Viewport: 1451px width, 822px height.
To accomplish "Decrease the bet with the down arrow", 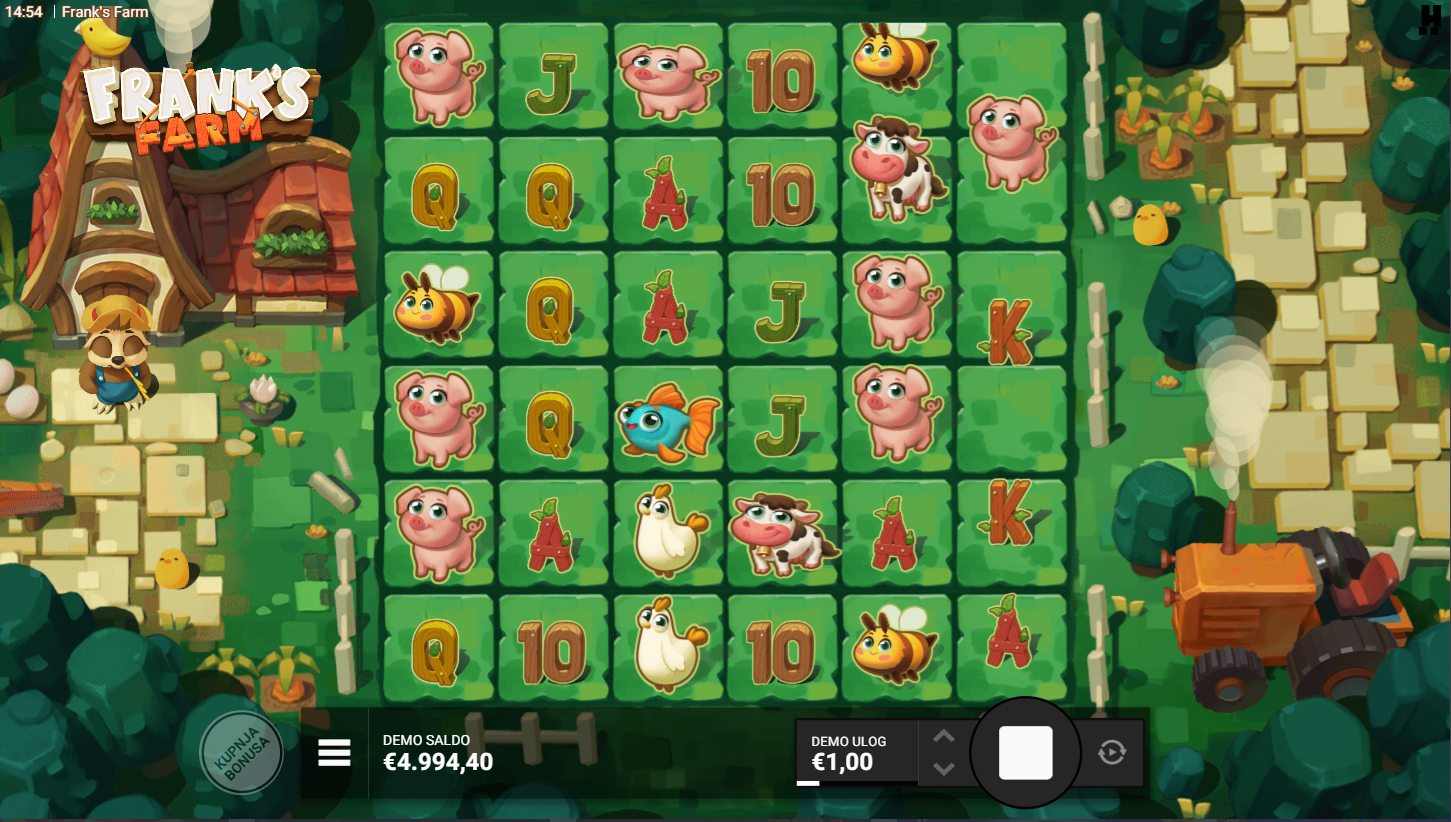I will pyautogui.click(x=943, y=768).
